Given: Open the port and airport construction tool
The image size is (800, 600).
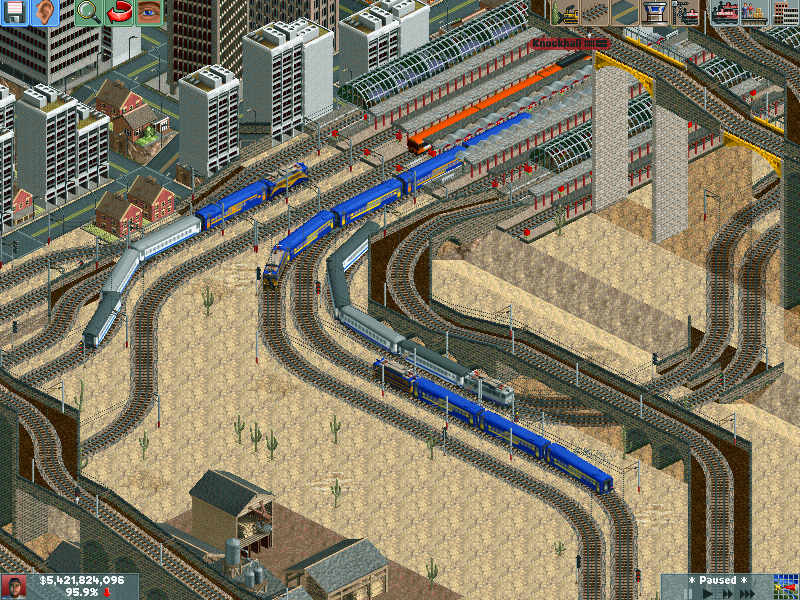Looking at the screenshot, I should point(654,13).
